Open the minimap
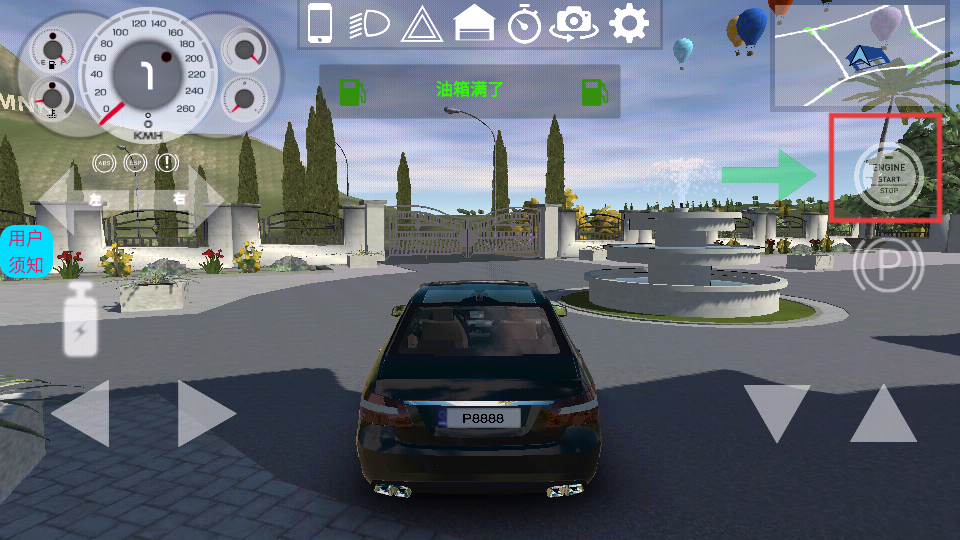This screenshot has height=540, width=960. [x=859, y=55]
